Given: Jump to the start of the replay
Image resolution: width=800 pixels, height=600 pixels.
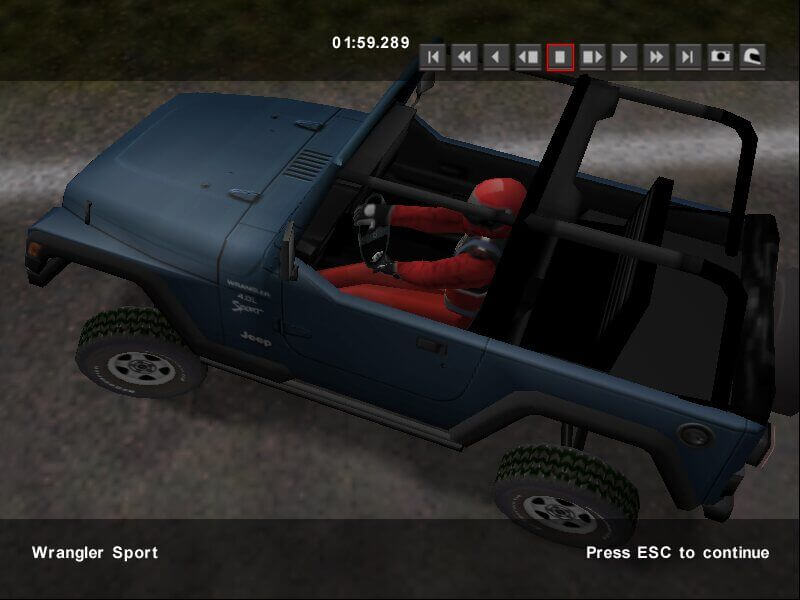Looking at the screenshot, I should click(x=432, y=57).
